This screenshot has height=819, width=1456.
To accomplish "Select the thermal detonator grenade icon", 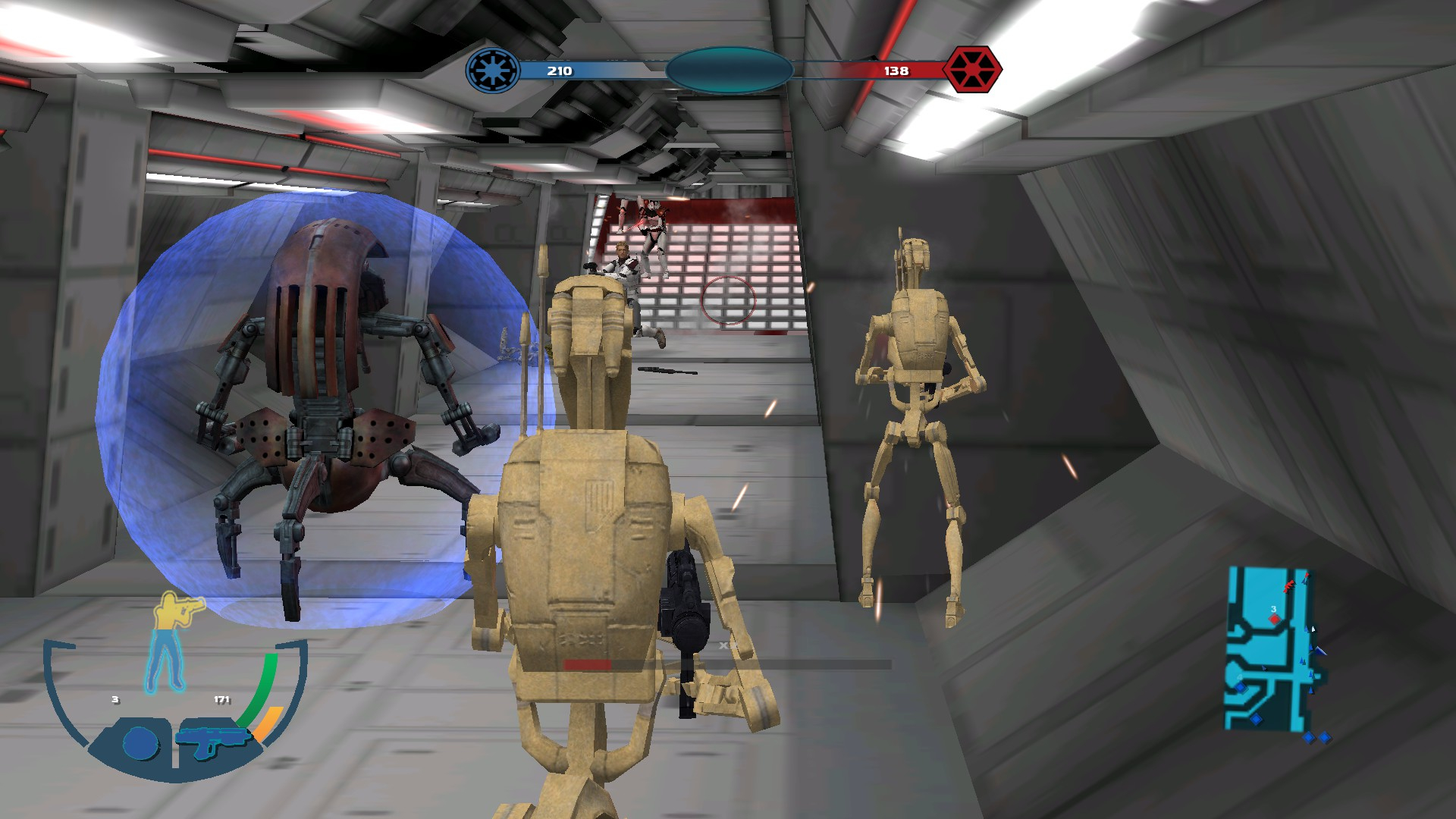I will [x=140, y=743].
